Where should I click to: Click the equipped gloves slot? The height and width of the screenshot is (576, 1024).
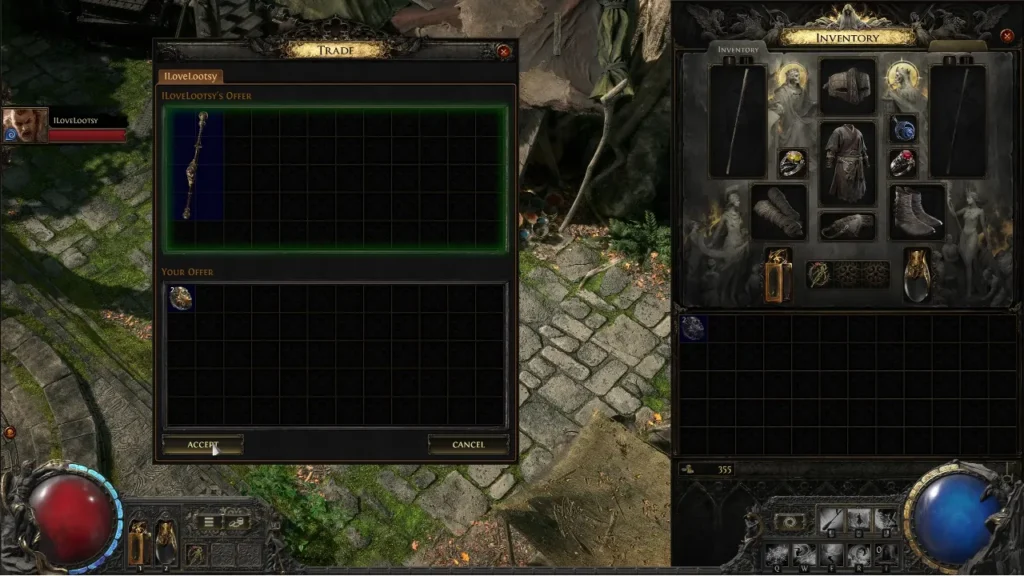779,211
